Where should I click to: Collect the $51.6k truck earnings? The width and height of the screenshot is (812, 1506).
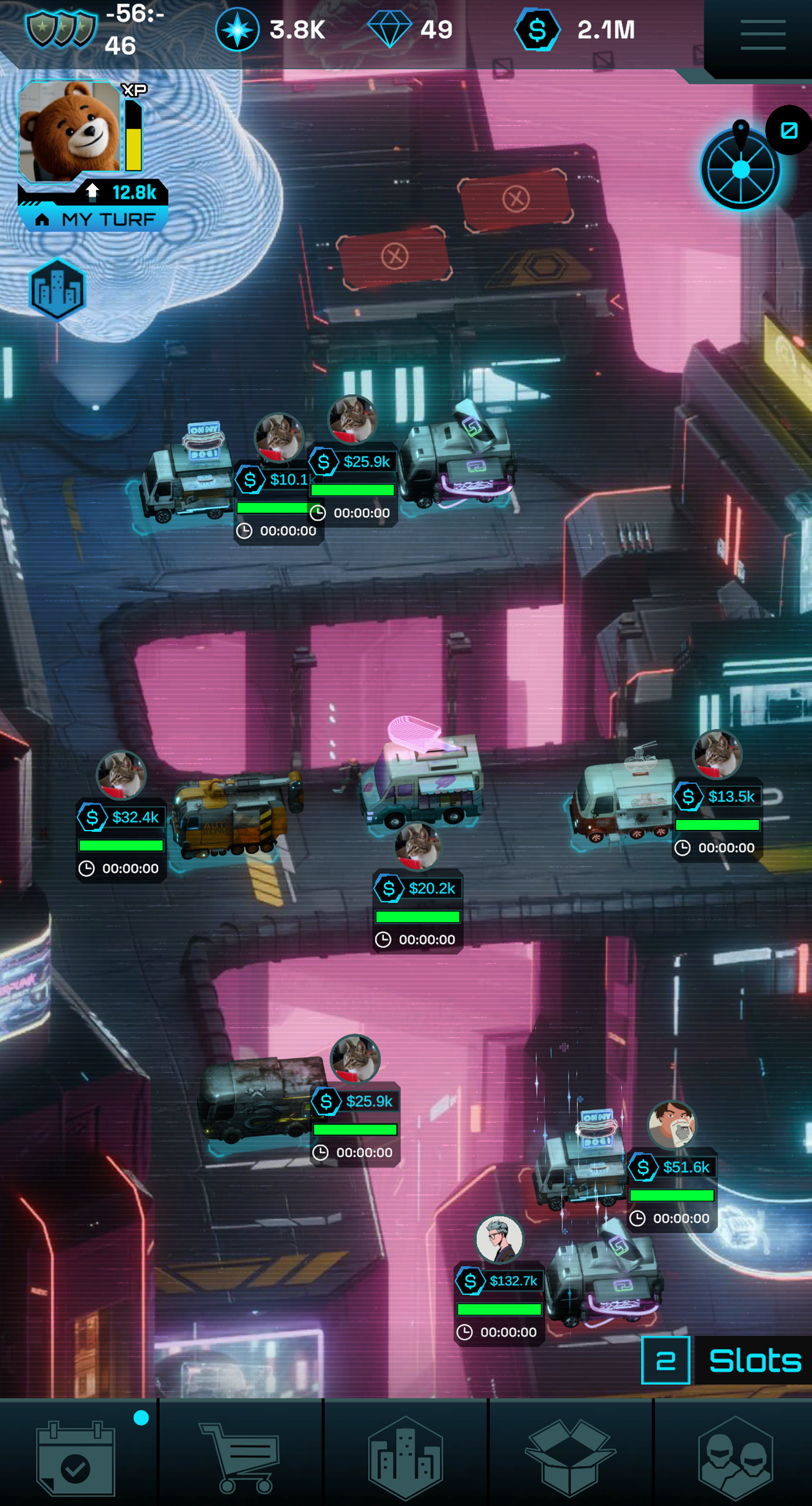(672, 1167)
